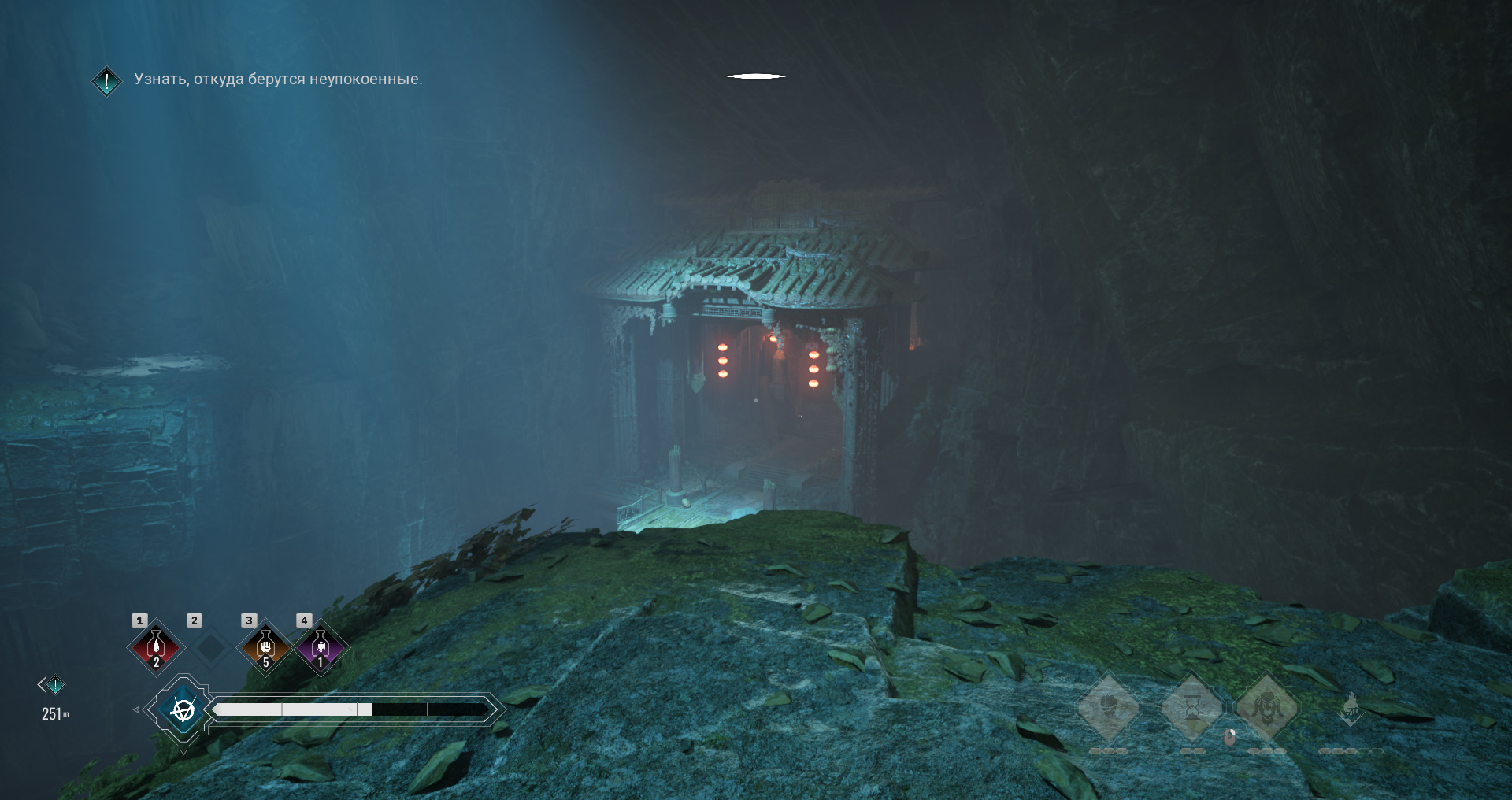Select the purple shield potion in slot 4
Screen dimensions: 1512x800
point(320,647)
